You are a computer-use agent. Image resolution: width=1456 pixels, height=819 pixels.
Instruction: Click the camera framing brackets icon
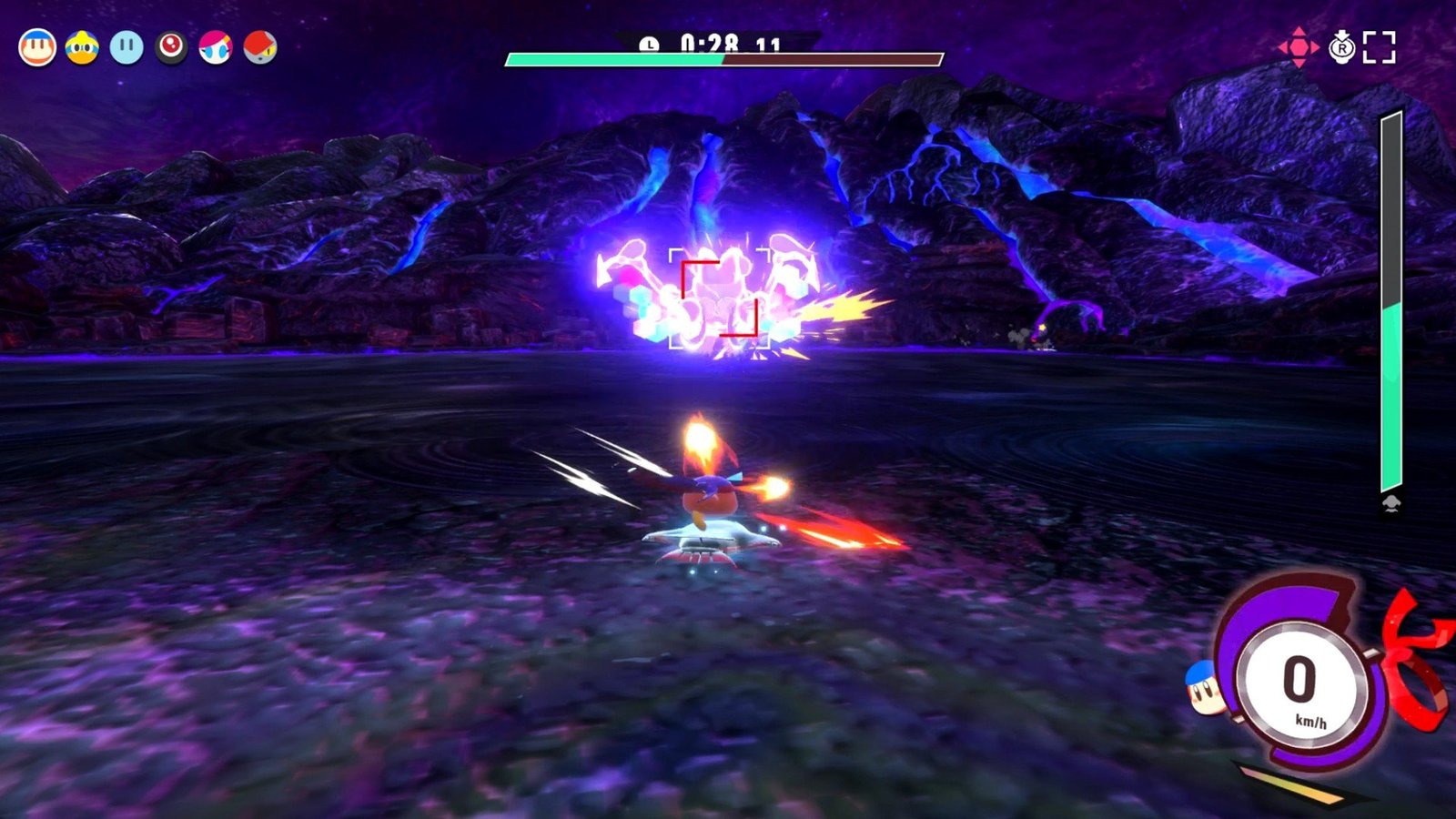tap(1379, 46)
